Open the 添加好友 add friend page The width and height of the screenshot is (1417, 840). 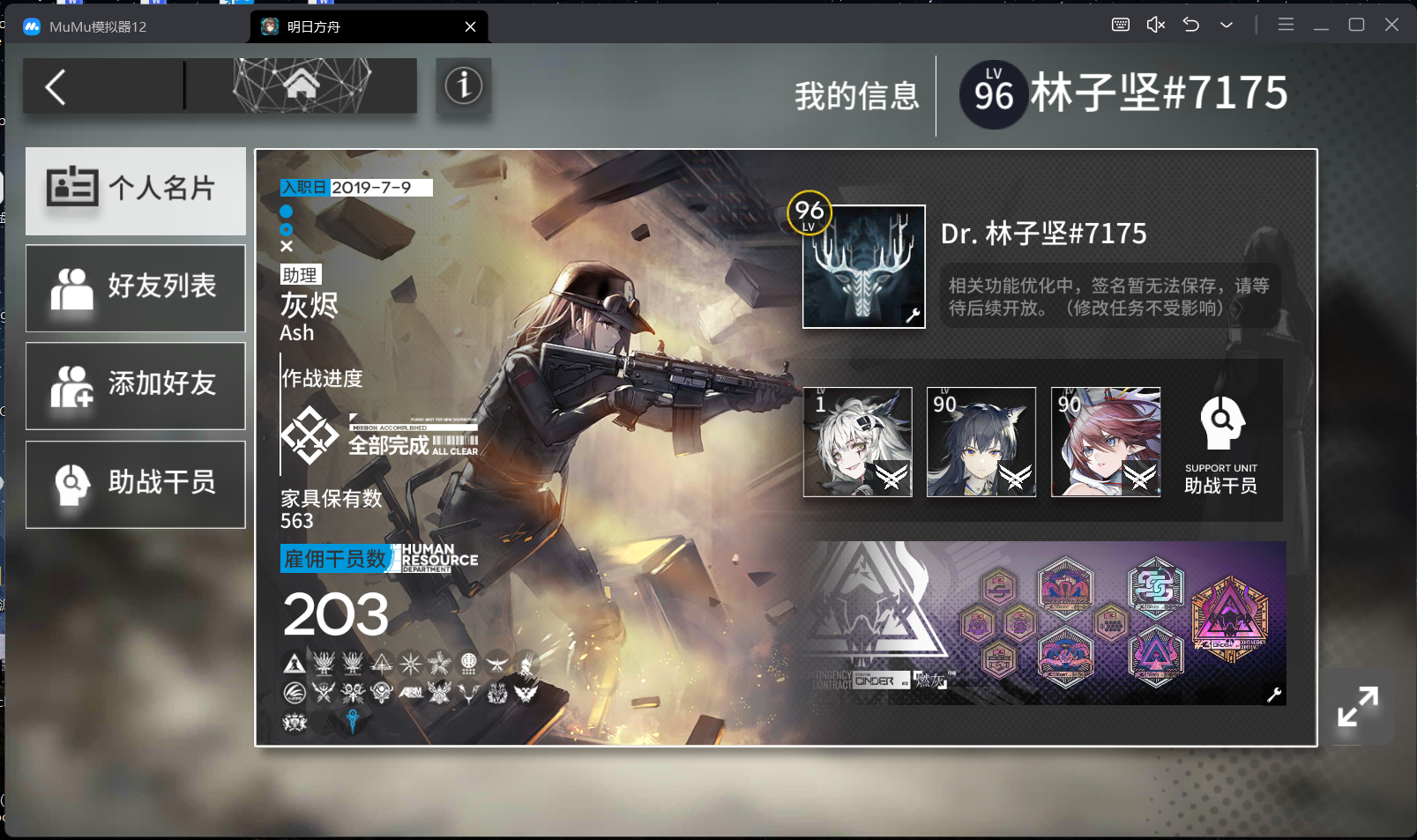[135, 386]
